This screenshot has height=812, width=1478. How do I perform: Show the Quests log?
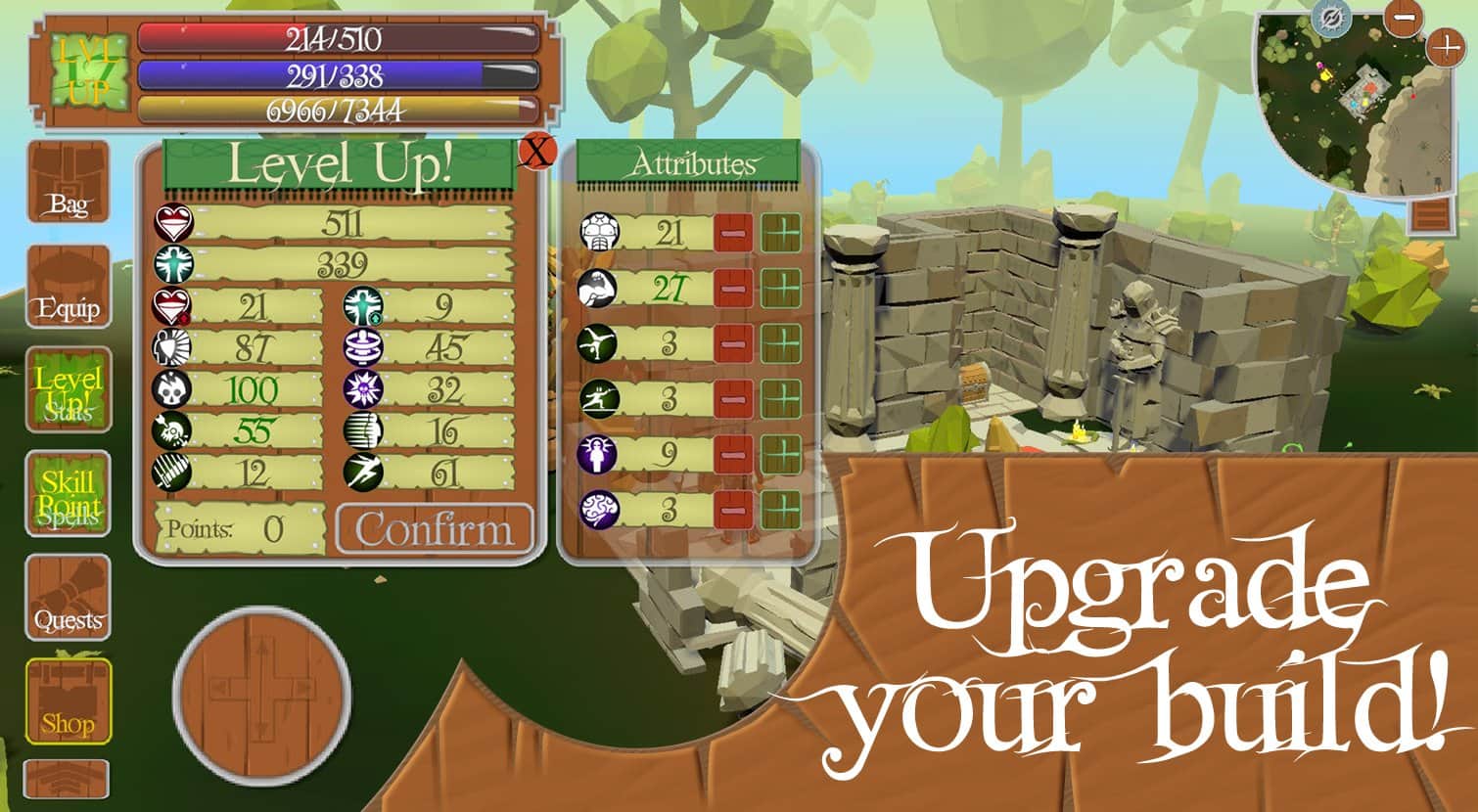[68, 598]
